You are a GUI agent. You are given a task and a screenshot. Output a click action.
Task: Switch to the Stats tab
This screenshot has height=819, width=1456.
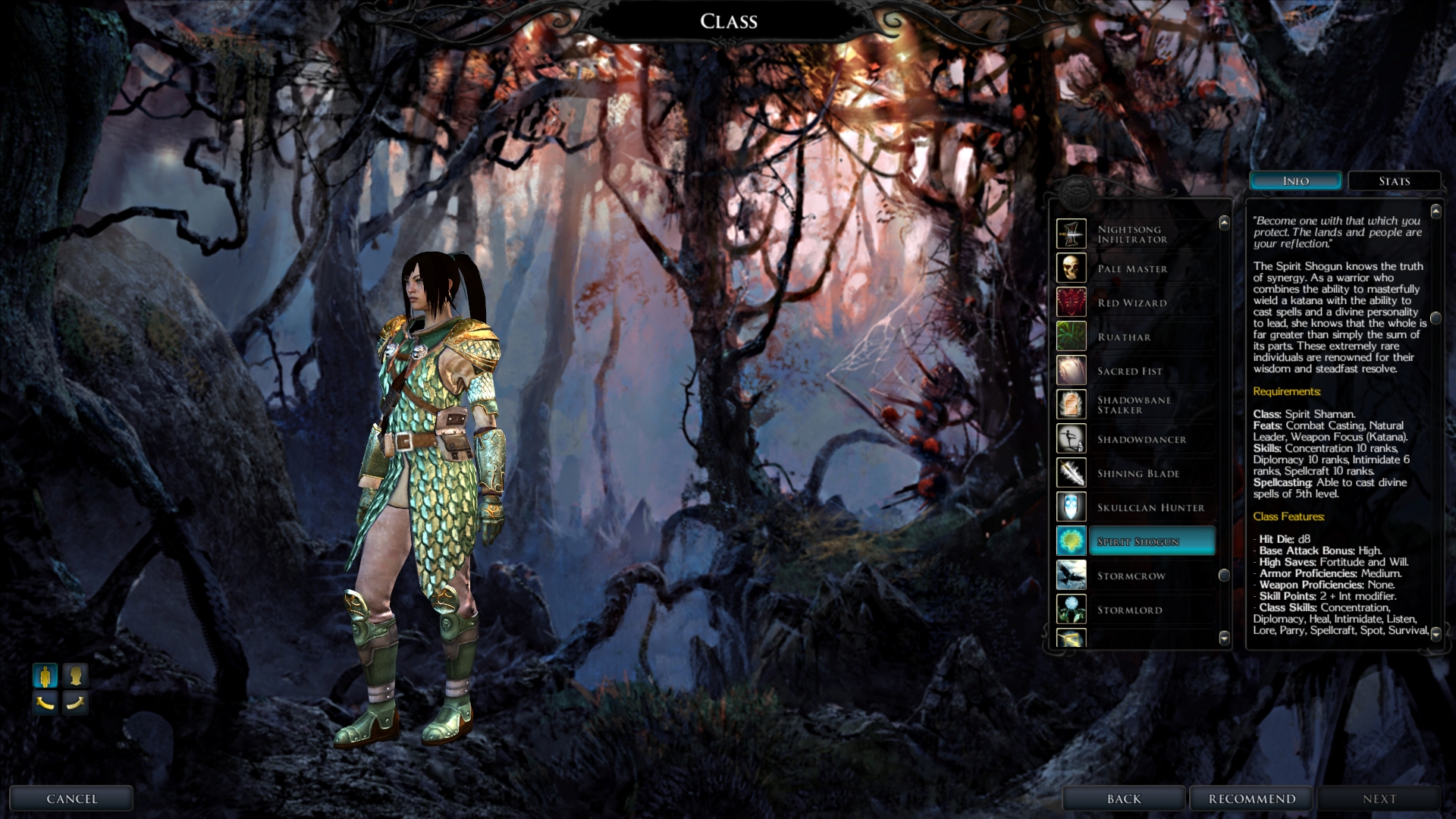[1394, 181]
